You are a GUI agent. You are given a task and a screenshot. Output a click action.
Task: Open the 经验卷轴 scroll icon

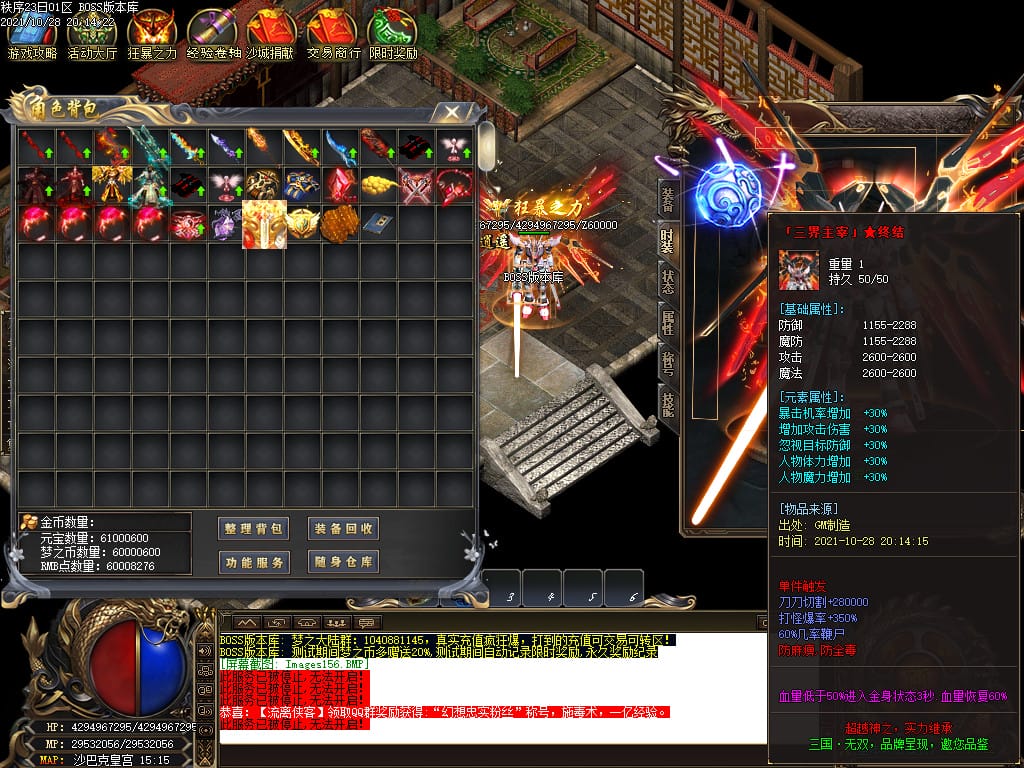pos(212,35)
